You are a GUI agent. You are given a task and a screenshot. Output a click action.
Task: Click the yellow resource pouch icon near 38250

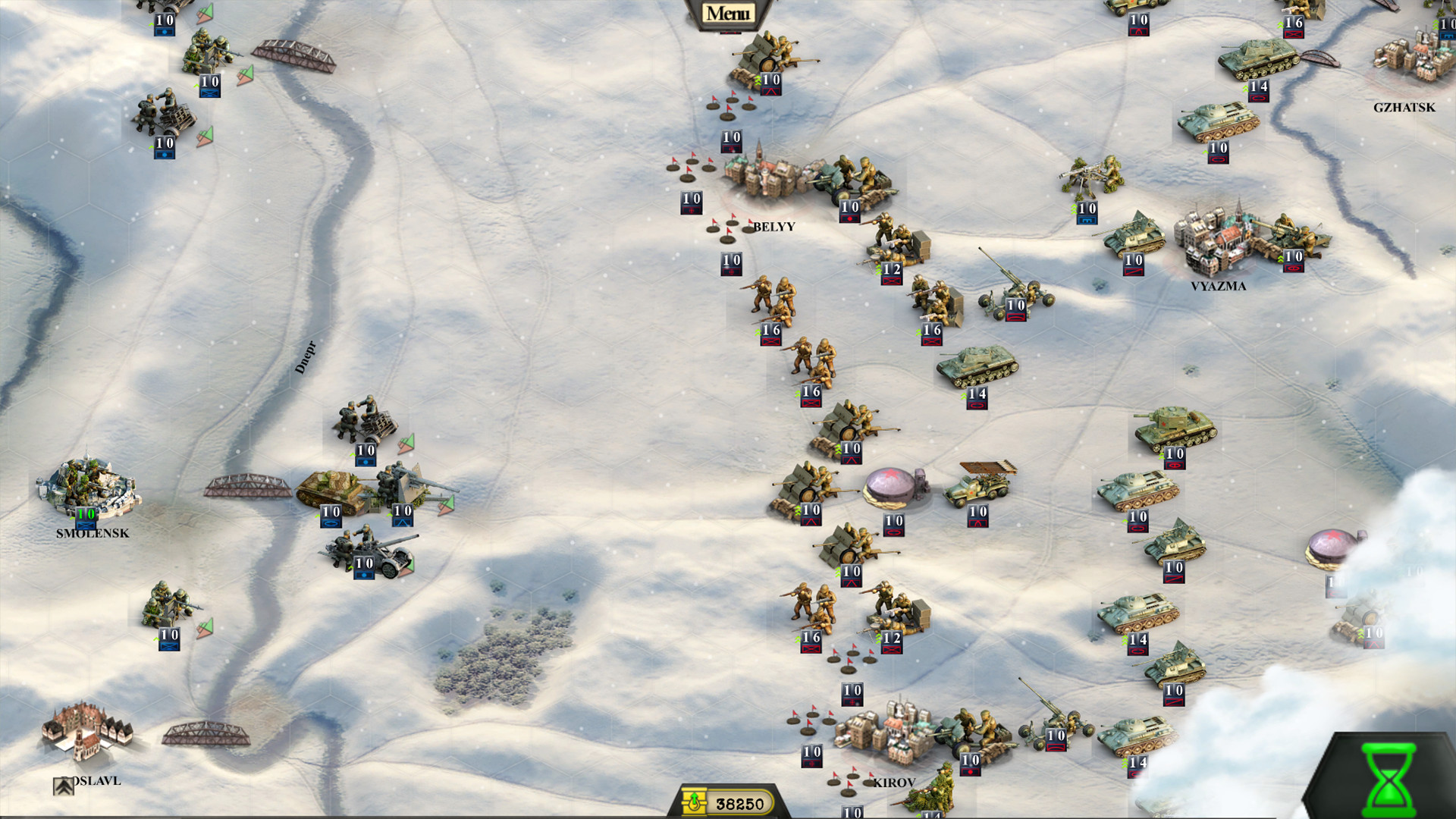pos(695,802)
